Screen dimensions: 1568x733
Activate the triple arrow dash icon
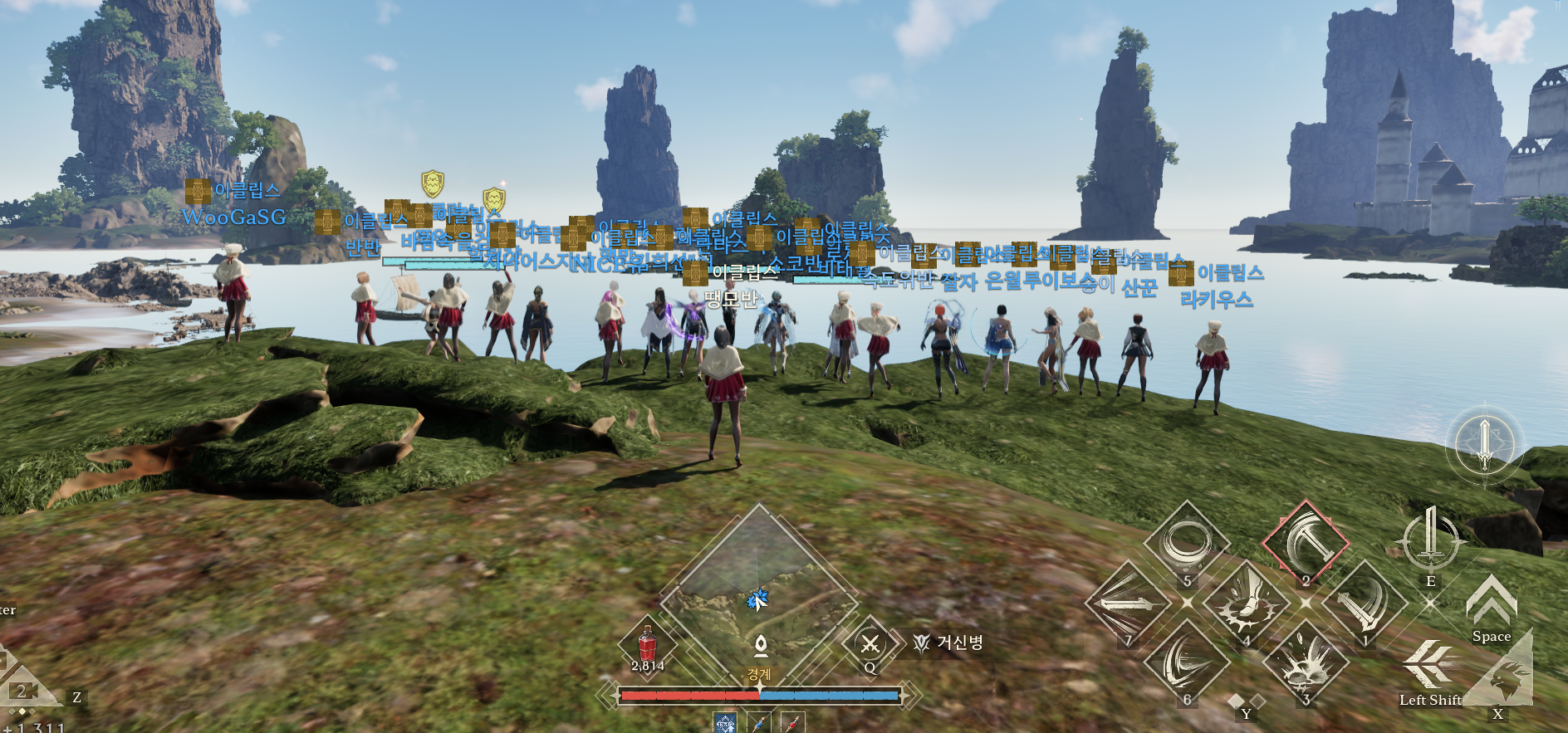(1428, 664)
